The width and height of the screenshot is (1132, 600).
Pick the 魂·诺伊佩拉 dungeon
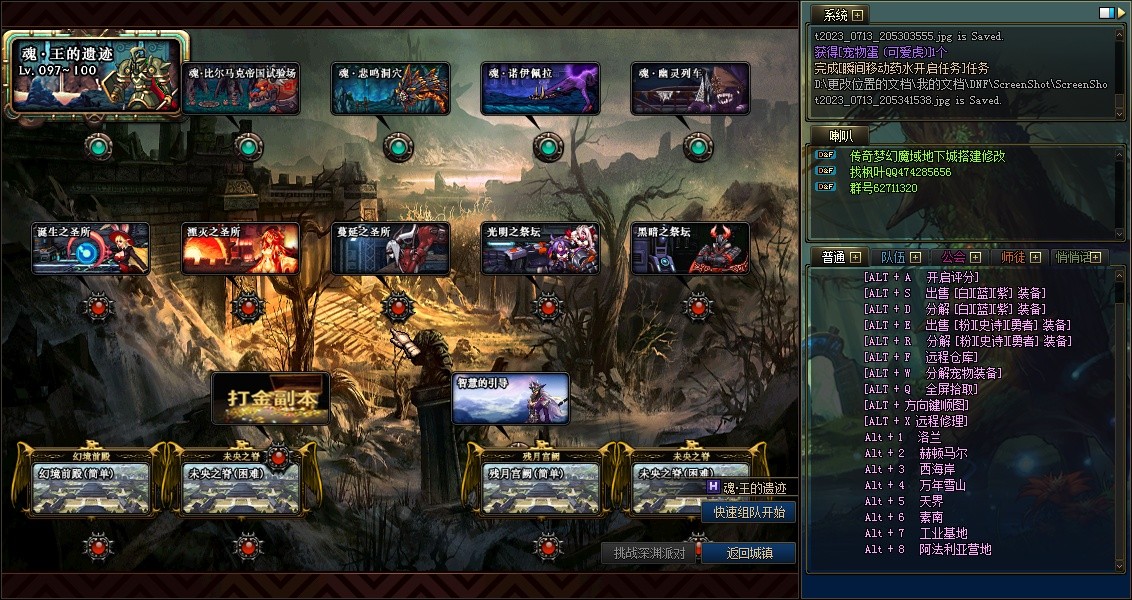540,88
